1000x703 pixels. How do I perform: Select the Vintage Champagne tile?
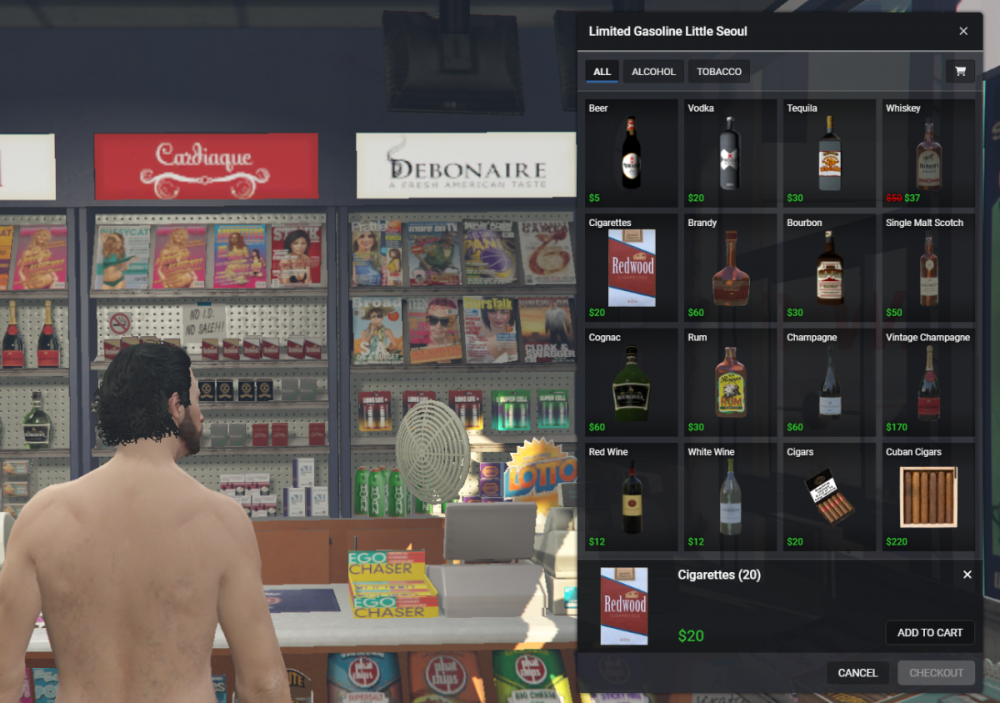click(x=928, y=382)
